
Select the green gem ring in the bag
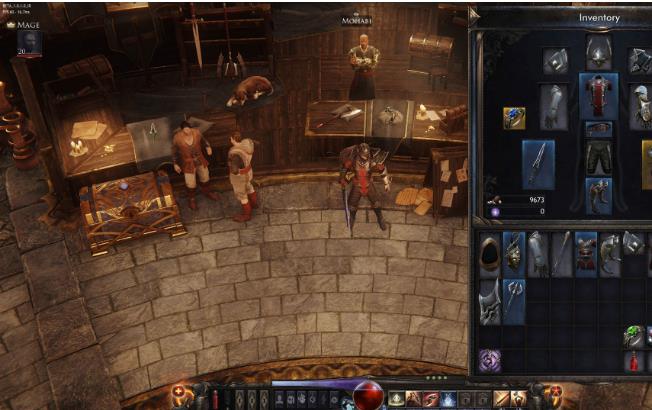tap(634, 336)
